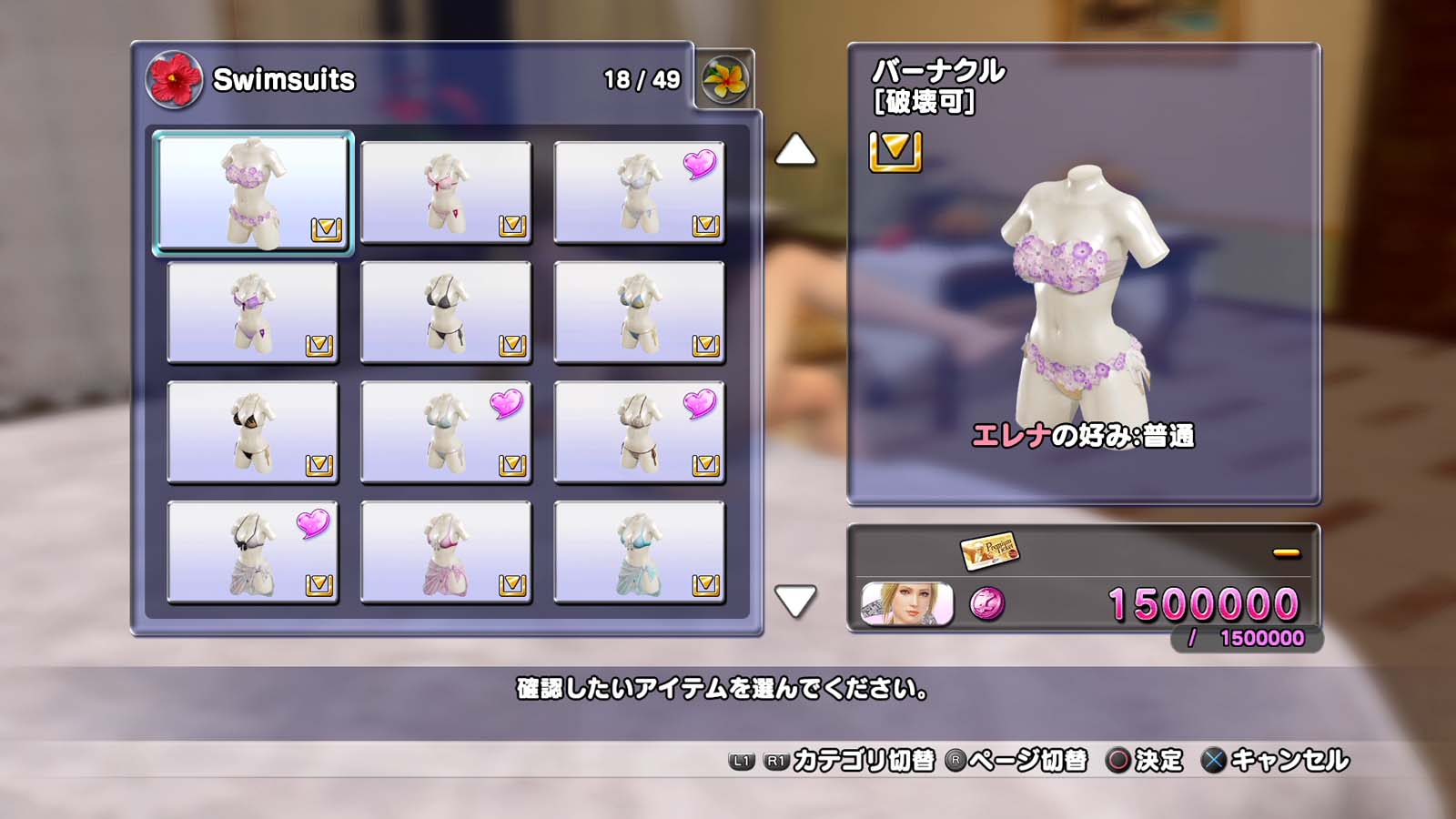
Task: Show the next page with down arrow
Action: (x=795, y=602)
